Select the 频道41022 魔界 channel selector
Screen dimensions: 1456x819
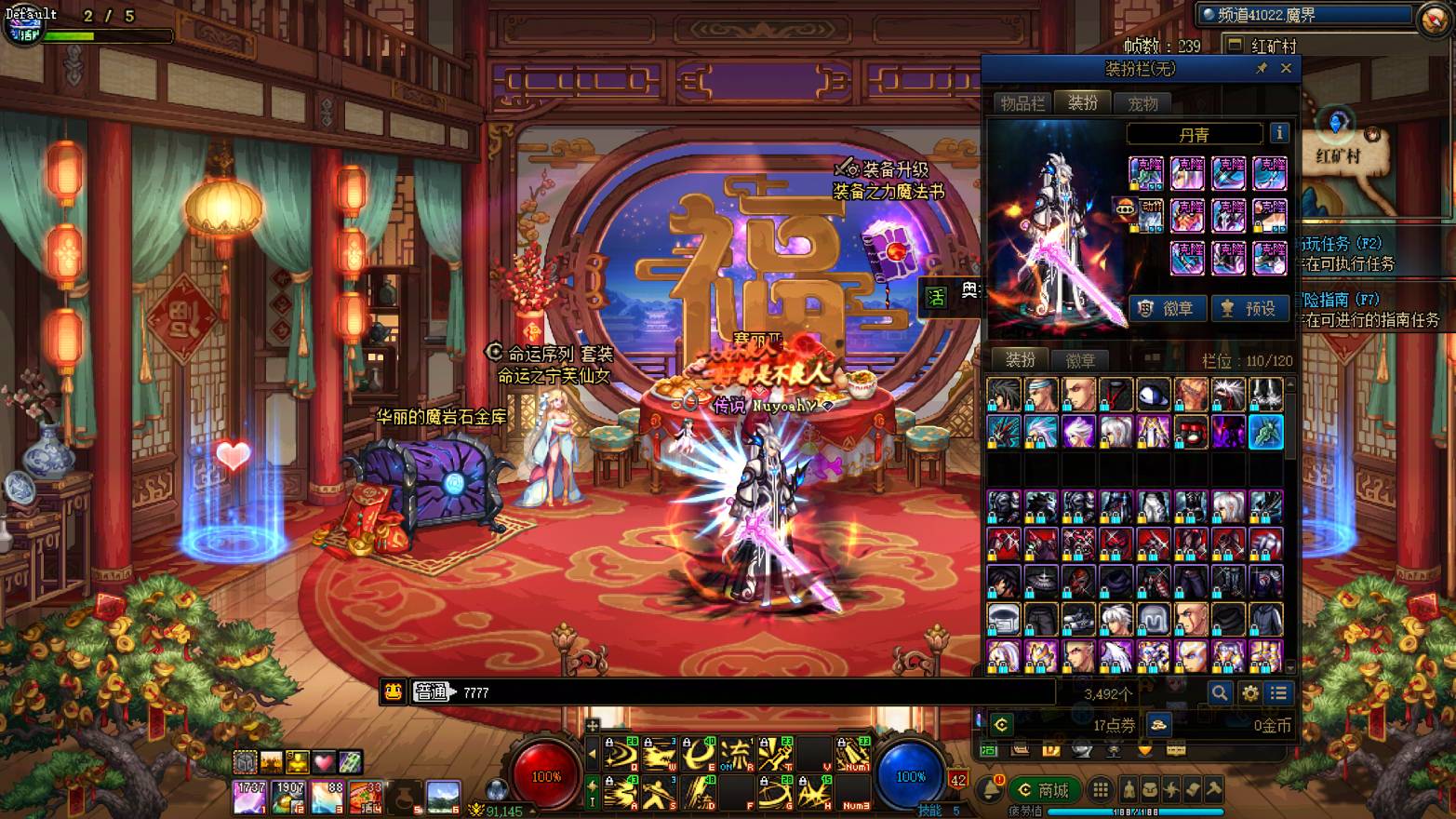pos(1304,15)
